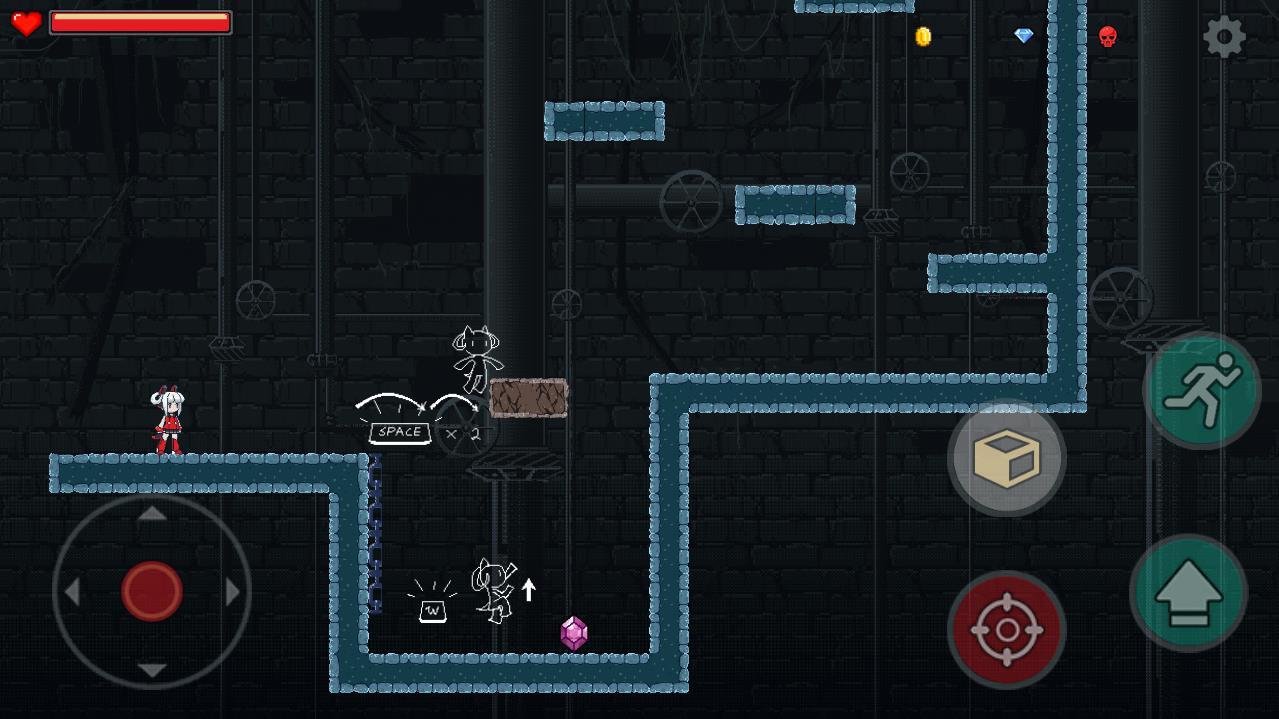Image resolution: width=1279 pixels, height=719 pixels.
Task: Touch the red joystick center knob
Action: click(x=152, y=591)
